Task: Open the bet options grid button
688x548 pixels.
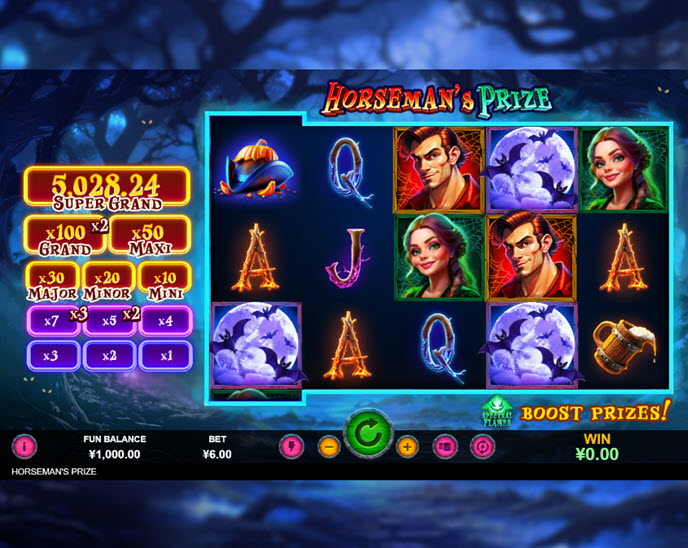Action: (445, 447)
